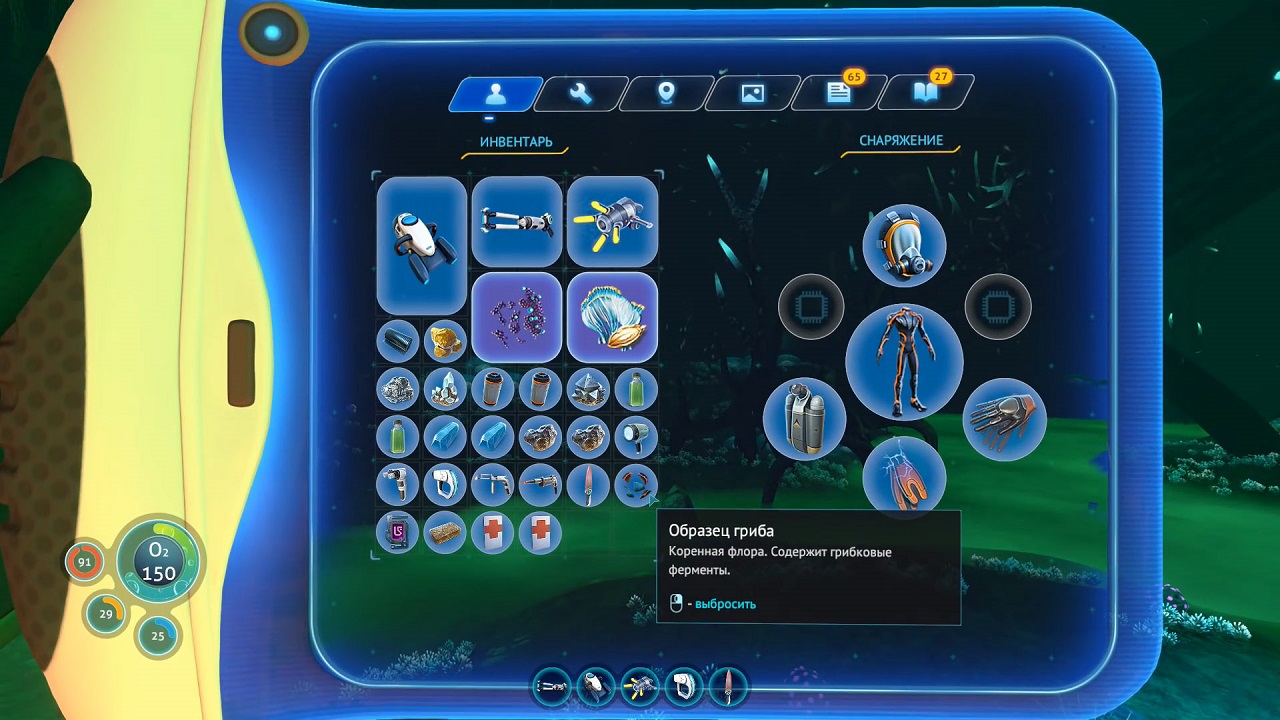Open the beacon manager pin tab
Image resolution: width=1280 pixels, height=720 pixels.
666,94
